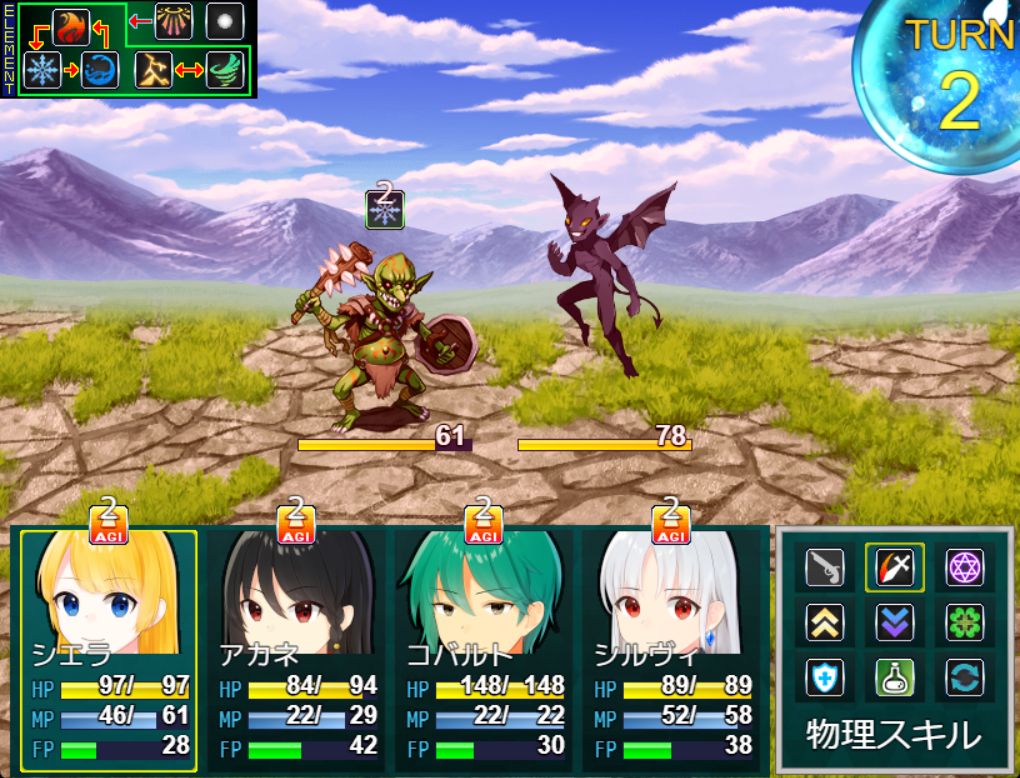Image resolution: width=1020 pixels, height=778 pixels.
Task: Select the yellow up-chevrons buff command
Action: click(825, 623)
